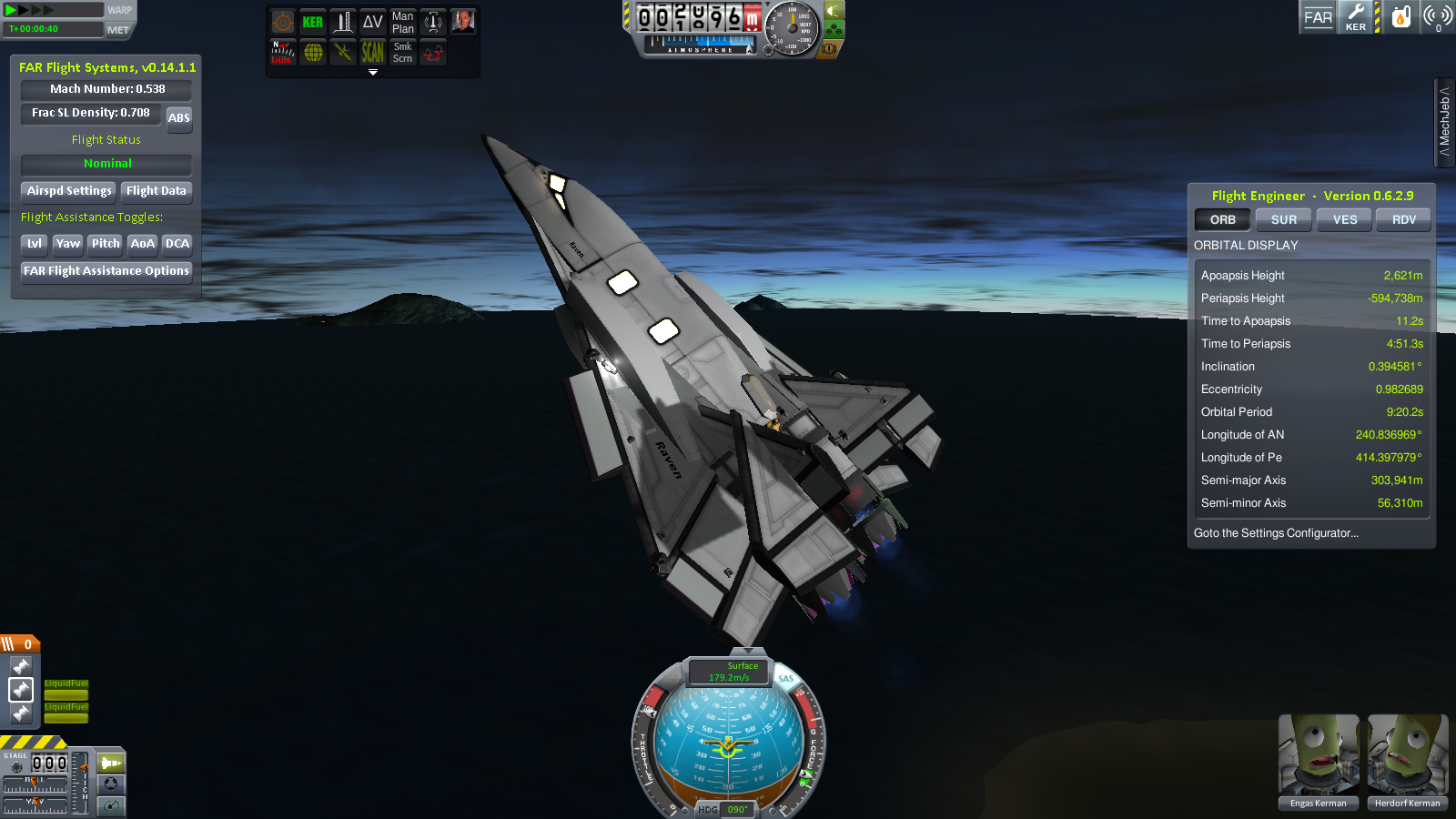Click the FAR button in top-right launcher
This screenshot has height=819, width=1456.
coord(1318,17)
